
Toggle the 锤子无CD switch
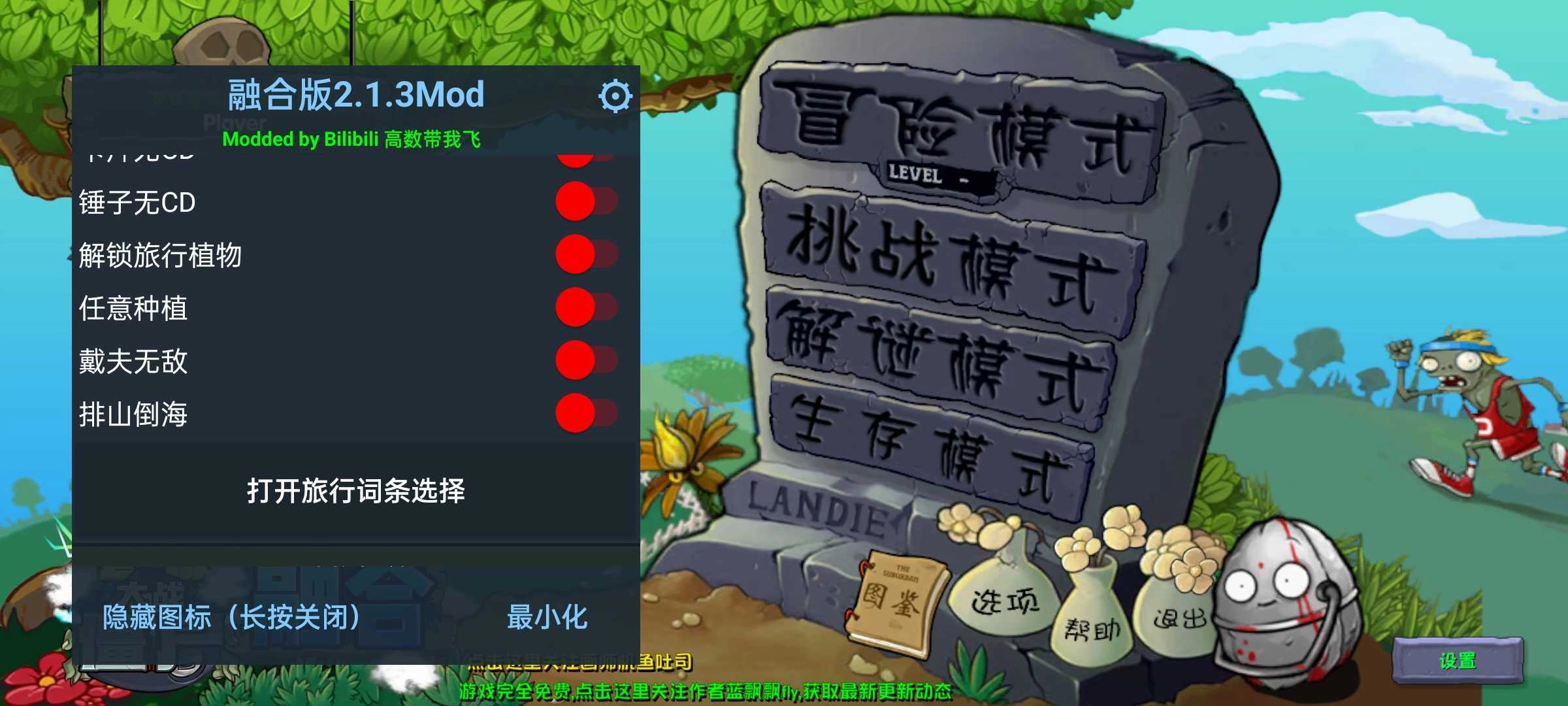(587, 203)
